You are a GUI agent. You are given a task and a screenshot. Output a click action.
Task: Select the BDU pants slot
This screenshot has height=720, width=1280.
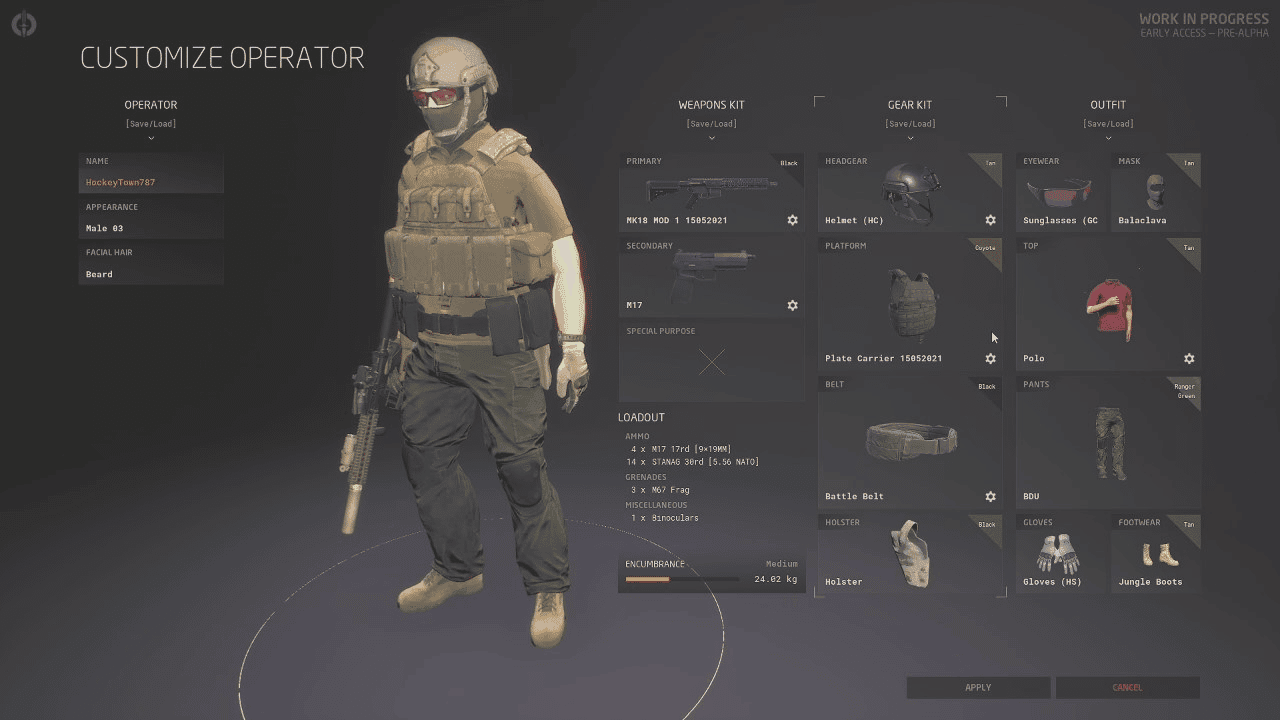coord(1107,440)
